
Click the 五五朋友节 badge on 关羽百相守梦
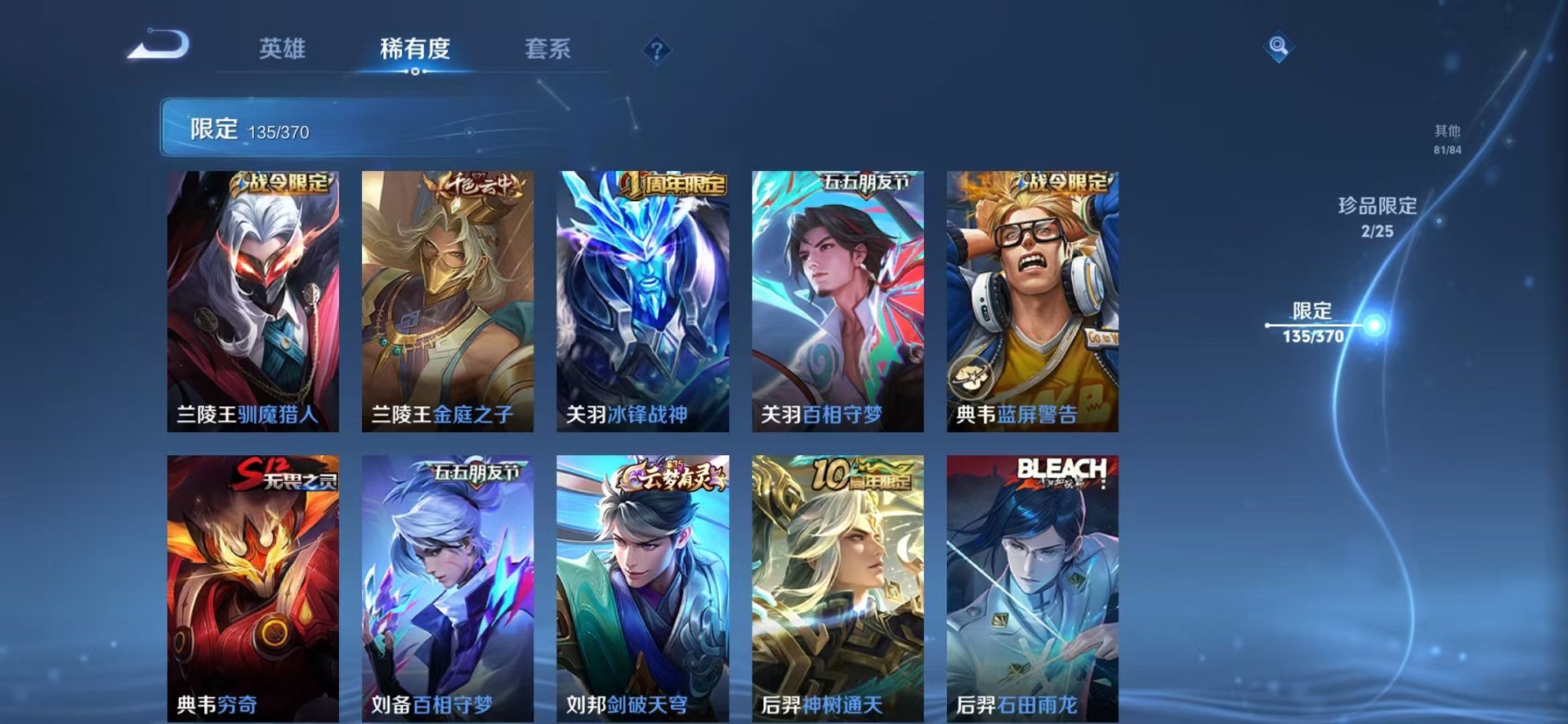[868, 181]
